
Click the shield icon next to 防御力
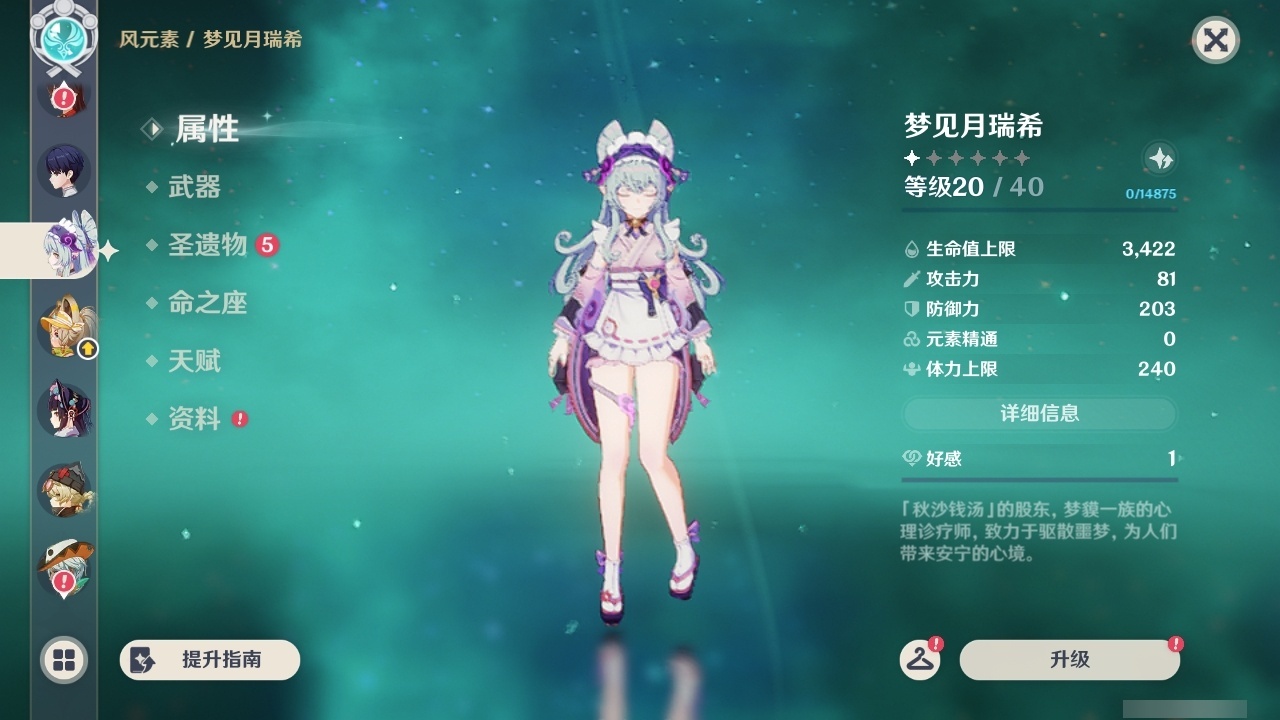[911, 309]
